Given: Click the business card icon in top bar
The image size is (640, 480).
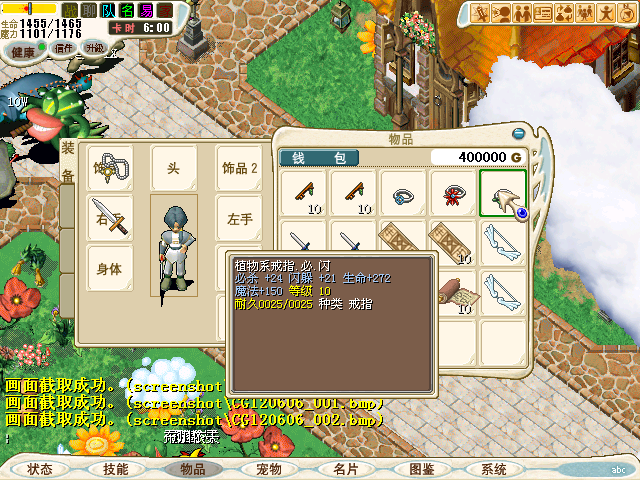Looking at the screenshot, I should coord(544,13).
